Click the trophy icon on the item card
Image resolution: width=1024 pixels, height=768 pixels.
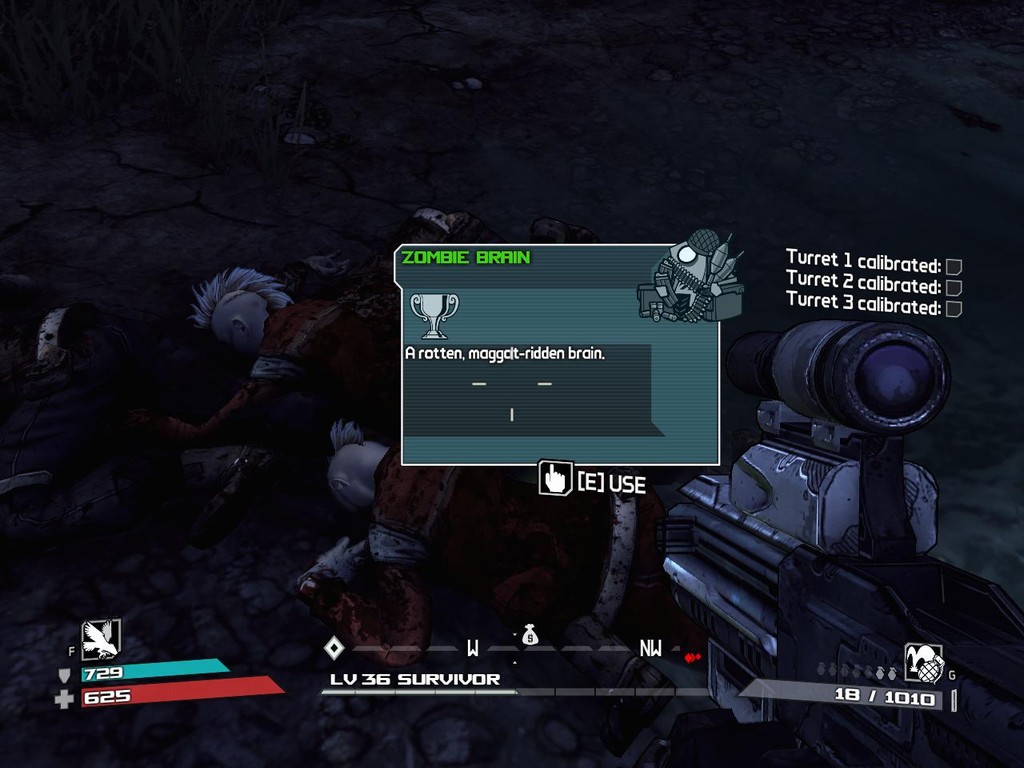434,314
